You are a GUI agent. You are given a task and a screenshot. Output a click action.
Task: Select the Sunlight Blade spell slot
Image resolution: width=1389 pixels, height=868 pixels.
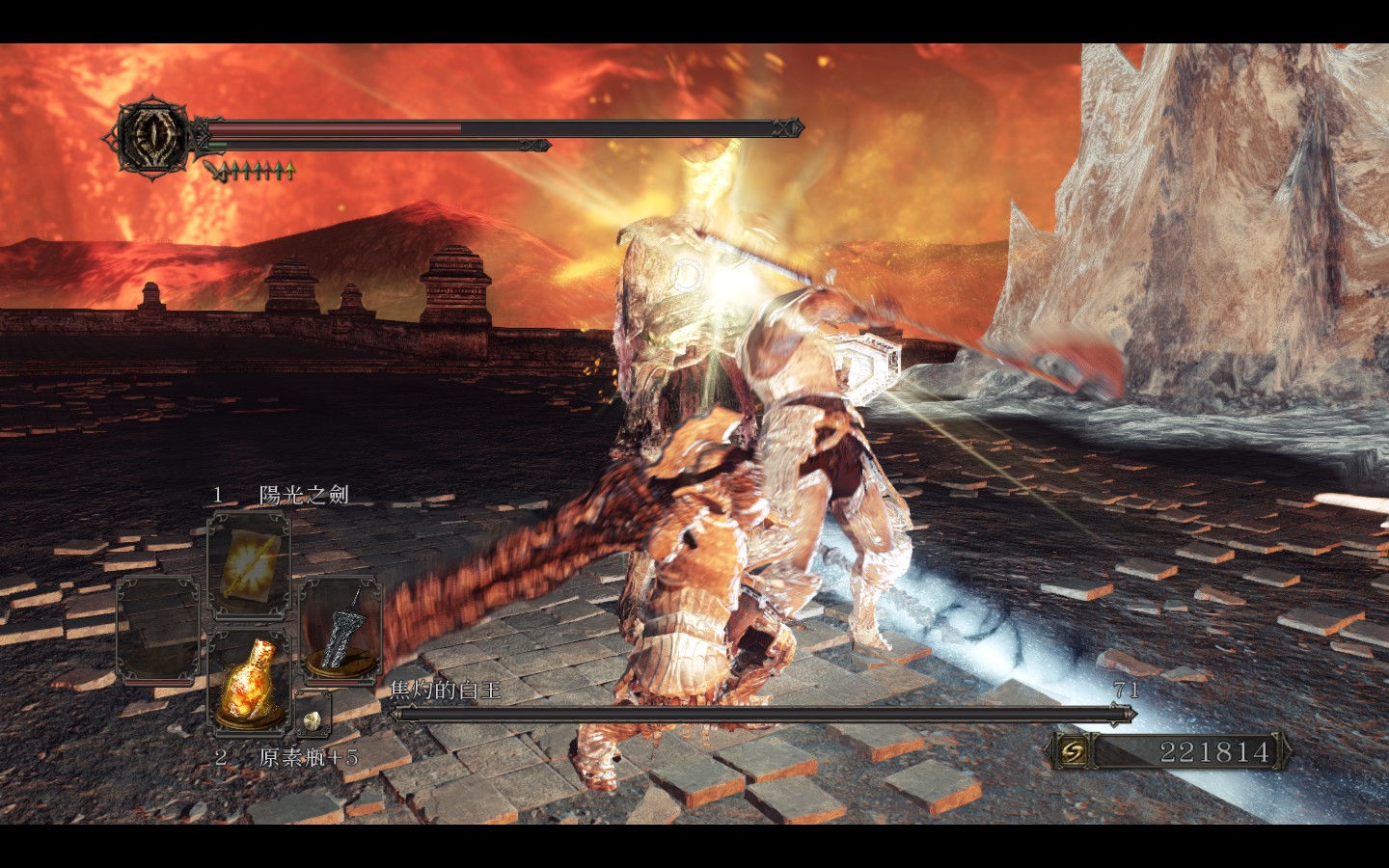click(x=249, y=567)
